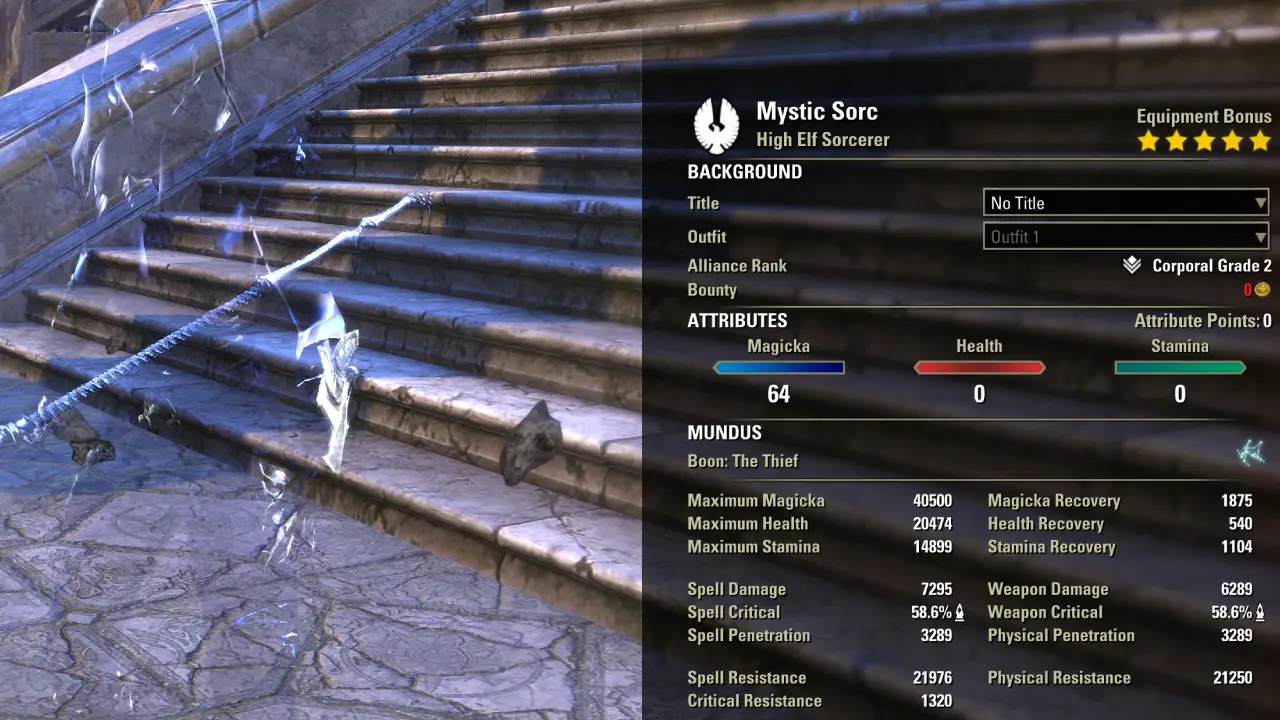Viewport: 1280px width, 720px height.
Task: Click the Thief mundus boon icon
Action: click(1250, 453)
